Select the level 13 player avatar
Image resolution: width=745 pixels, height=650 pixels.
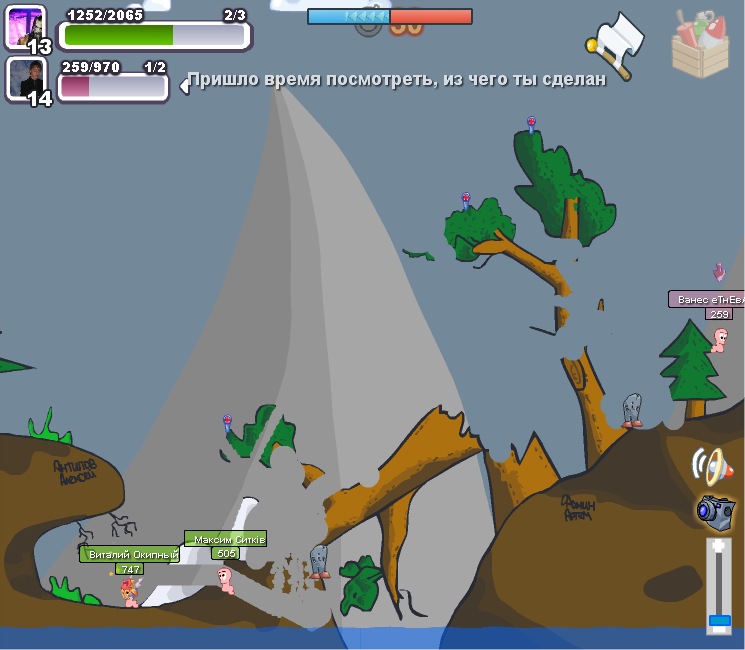coord(25,26)
